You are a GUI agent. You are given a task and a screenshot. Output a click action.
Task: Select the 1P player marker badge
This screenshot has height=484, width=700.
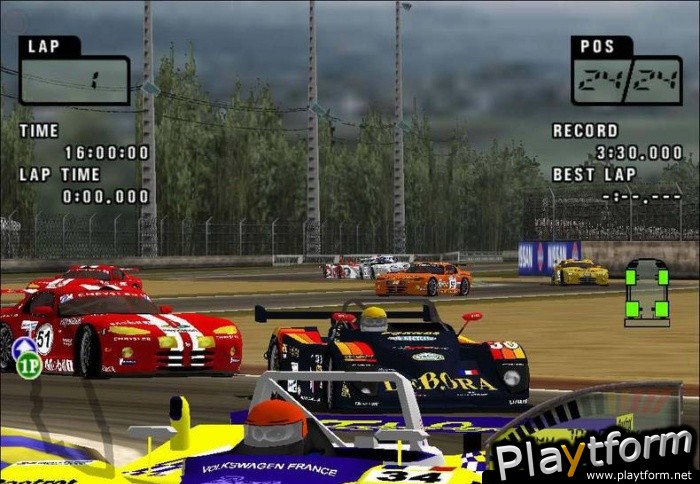tap(28, 366)
